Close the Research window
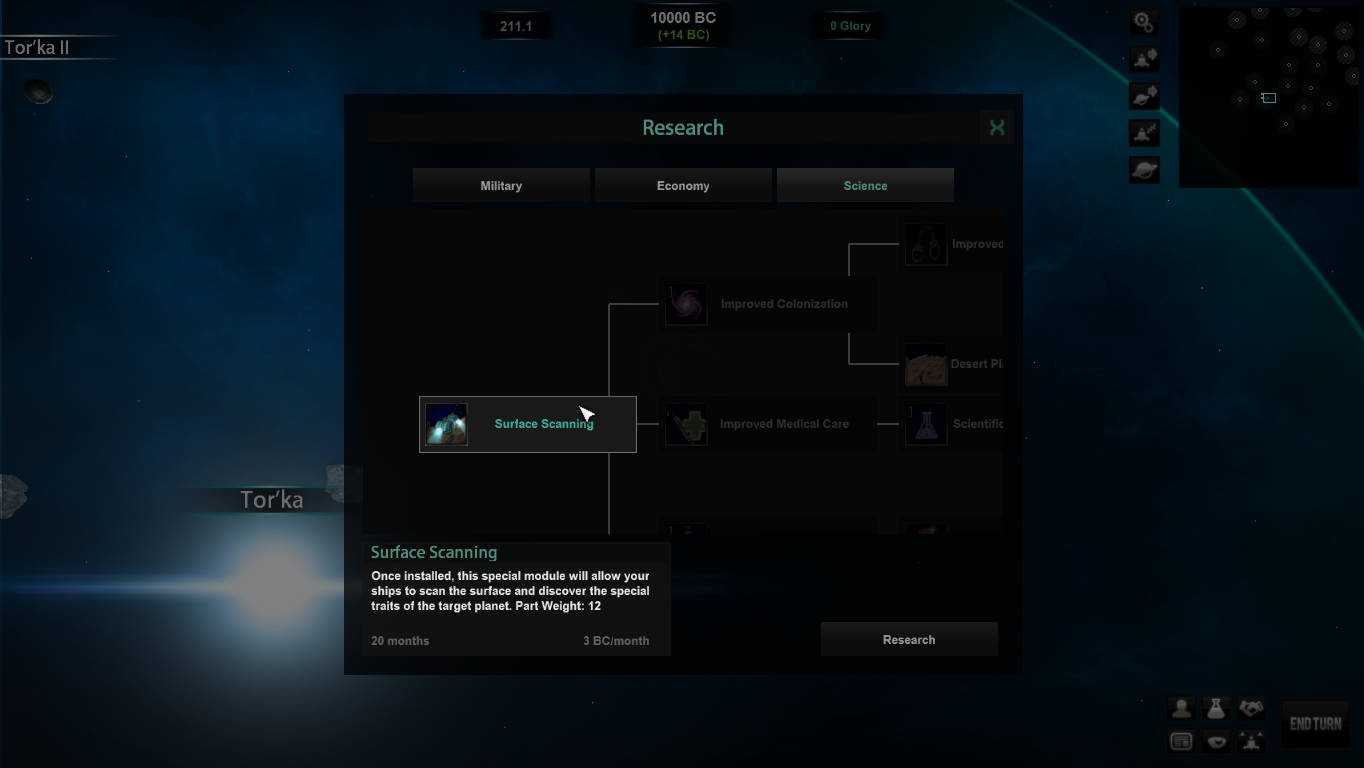The height and width of the screenshot is (768, 1364). coord(996,127)
